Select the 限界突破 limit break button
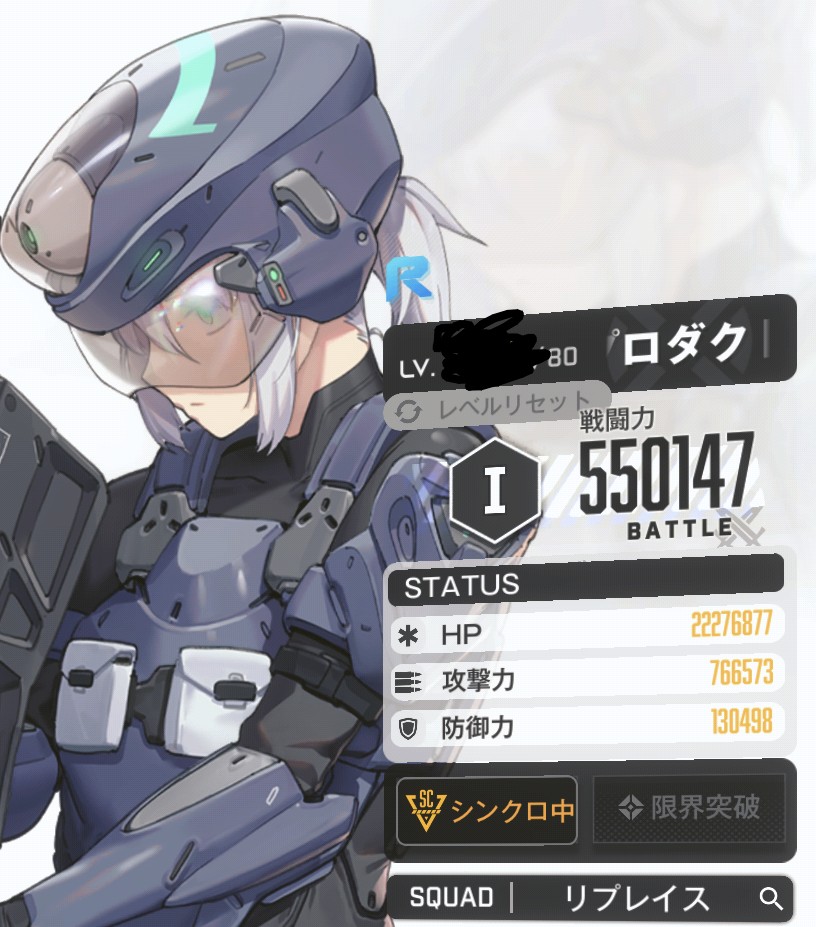816x927 pixels. click(x=689, y=808)
